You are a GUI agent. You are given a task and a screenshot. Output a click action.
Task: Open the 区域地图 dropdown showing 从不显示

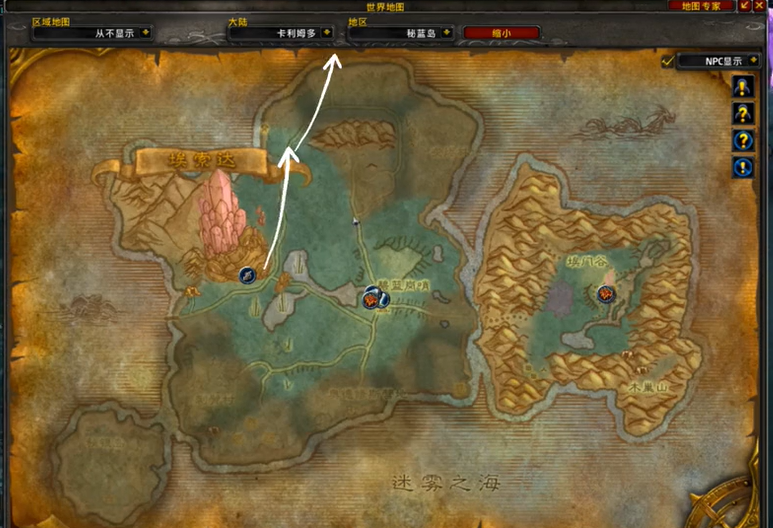click(x=146, y=32)
